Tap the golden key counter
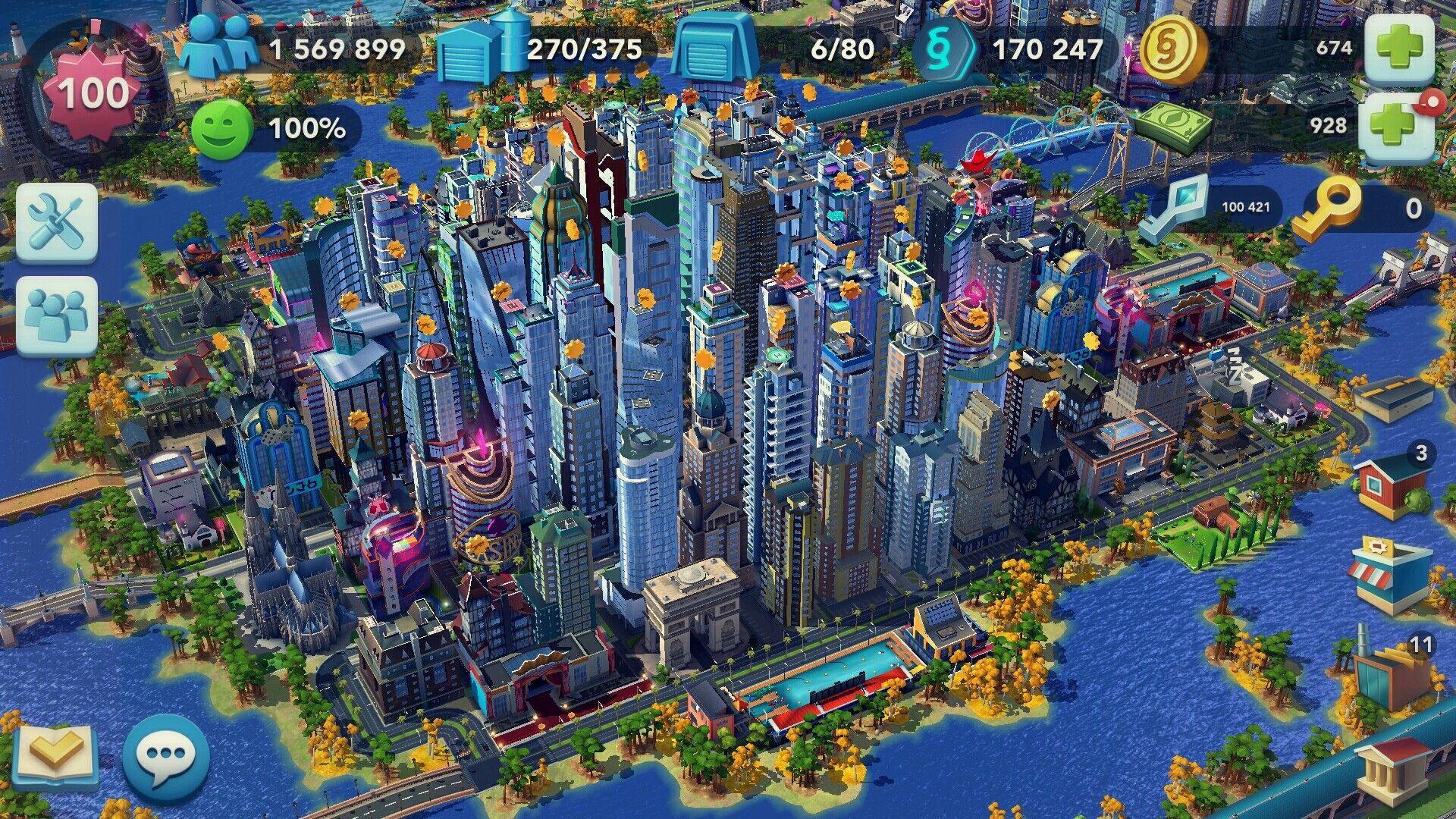 click(1326, 206)
